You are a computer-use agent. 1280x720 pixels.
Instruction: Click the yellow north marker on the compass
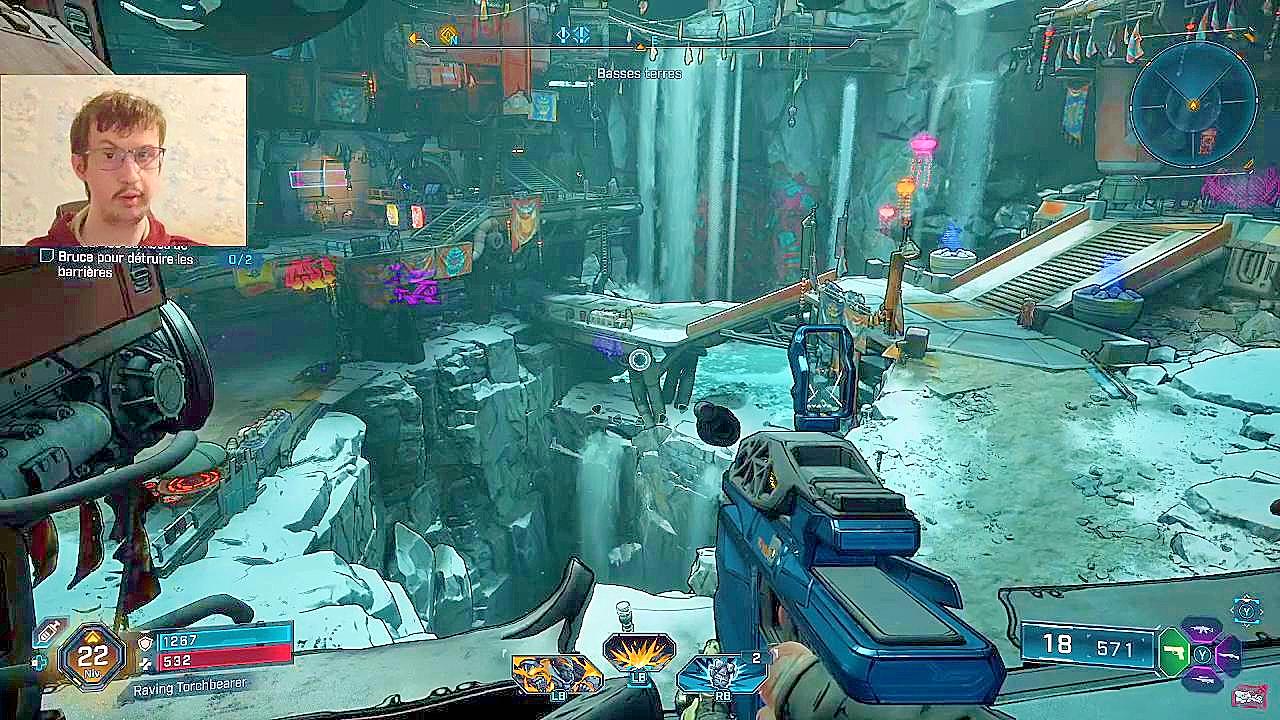[x=448, y=37]
